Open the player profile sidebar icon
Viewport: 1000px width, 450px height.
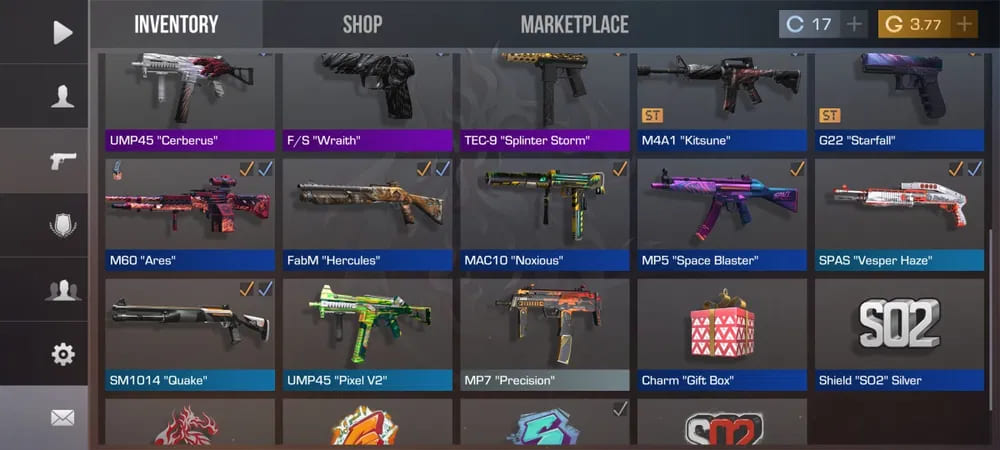(x=62, y=97)
